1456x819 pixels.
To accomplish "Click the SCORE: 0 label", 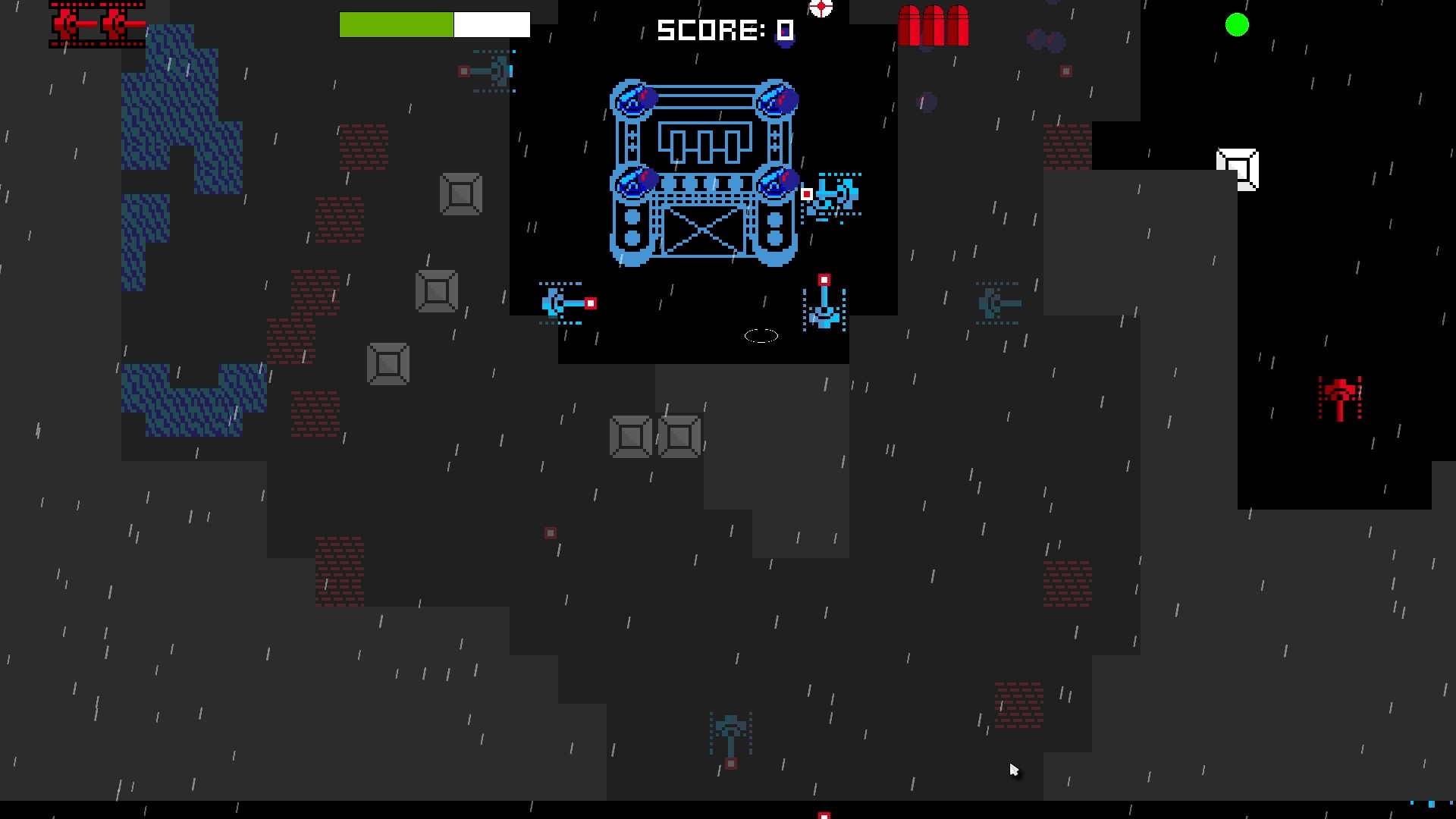I will coord(723,30).
